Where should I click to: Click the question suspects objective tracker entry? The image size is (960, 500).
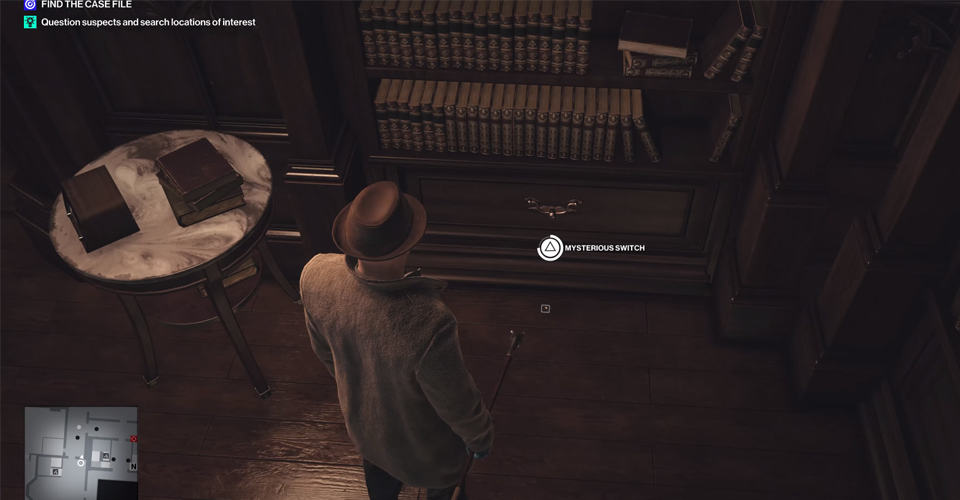point(147,21)
